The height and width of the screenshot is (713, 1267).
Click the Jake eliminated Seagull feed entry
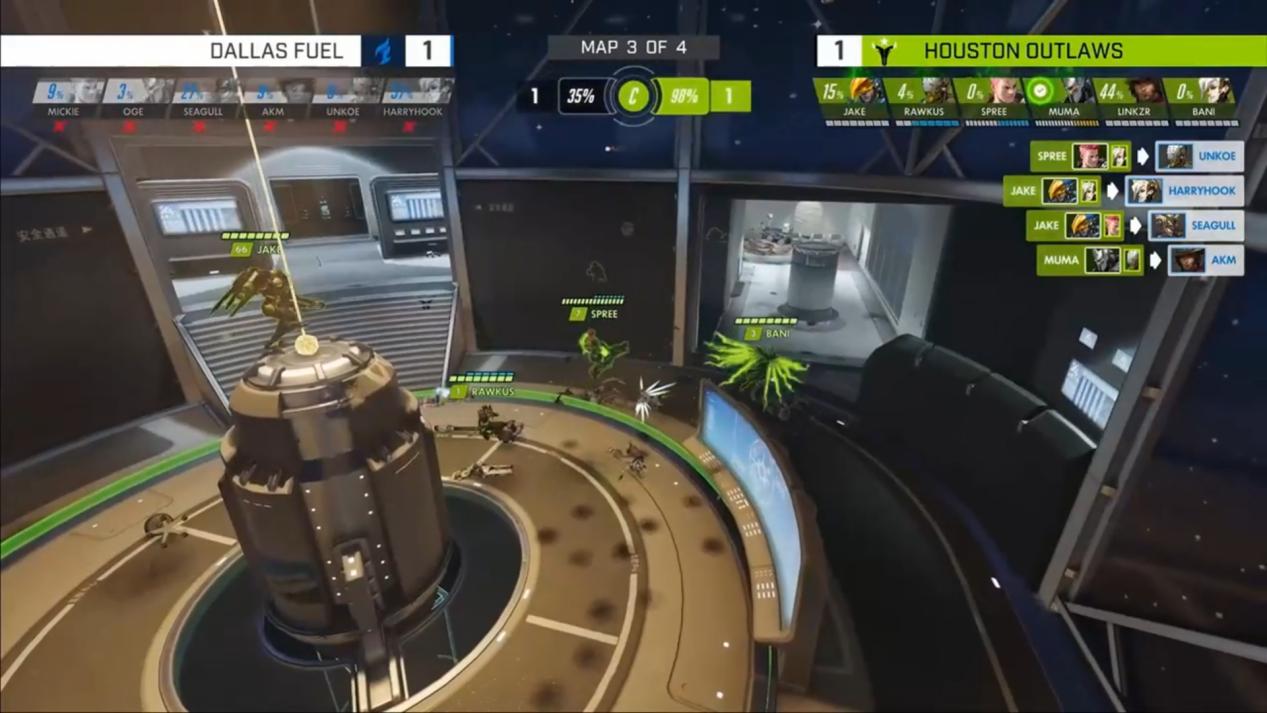[1135, 225]
